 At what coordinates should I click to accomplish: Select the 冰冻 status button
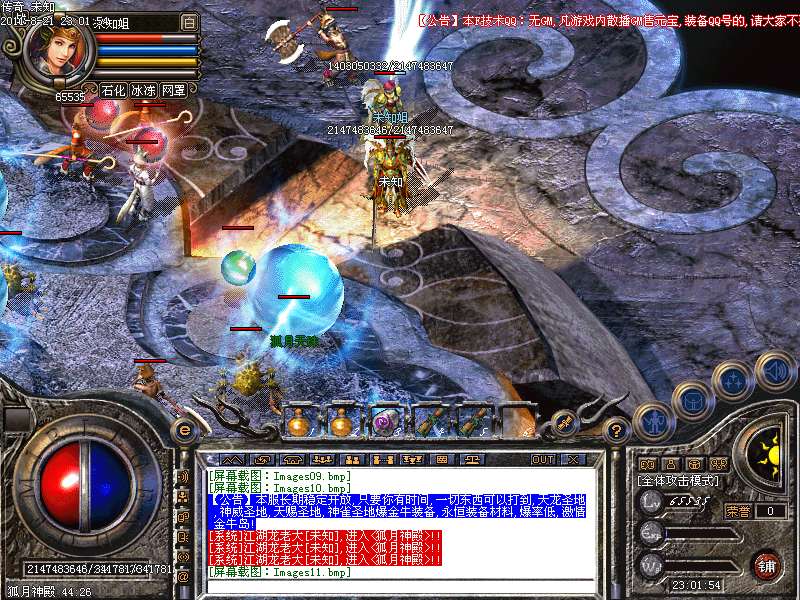tap(144, 90)
